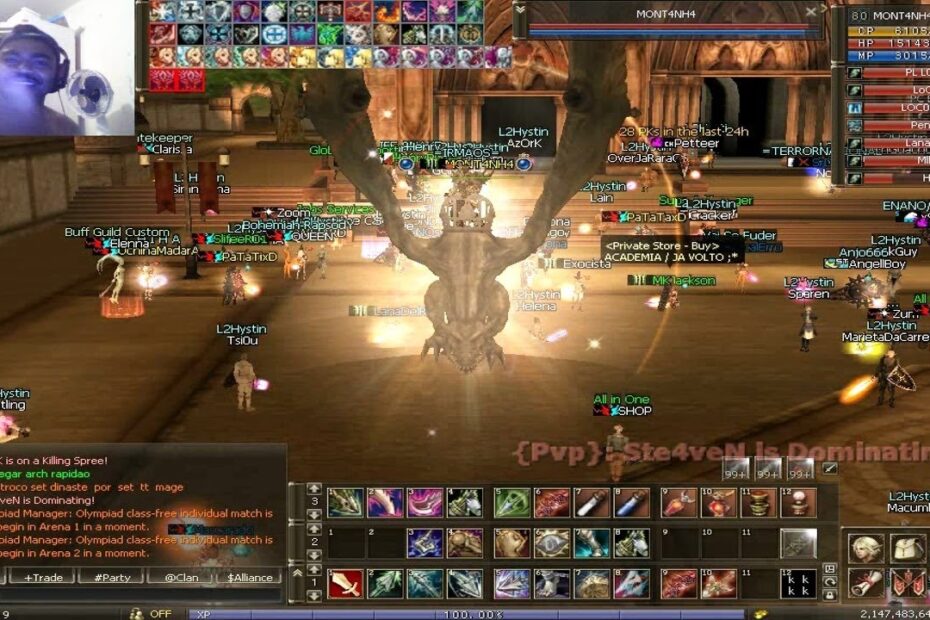Viewport: 930px width, 620px height.
Task: Drink the blue potion vial in slot 8
Action: click(x=632, y=502)
